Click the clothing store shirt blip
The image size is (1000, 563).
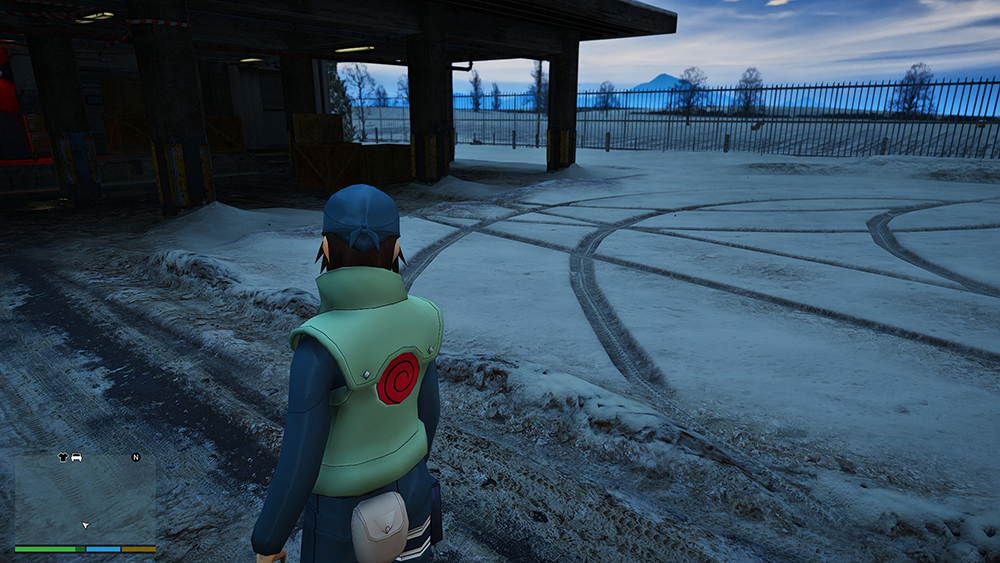(x=64, y=457)
